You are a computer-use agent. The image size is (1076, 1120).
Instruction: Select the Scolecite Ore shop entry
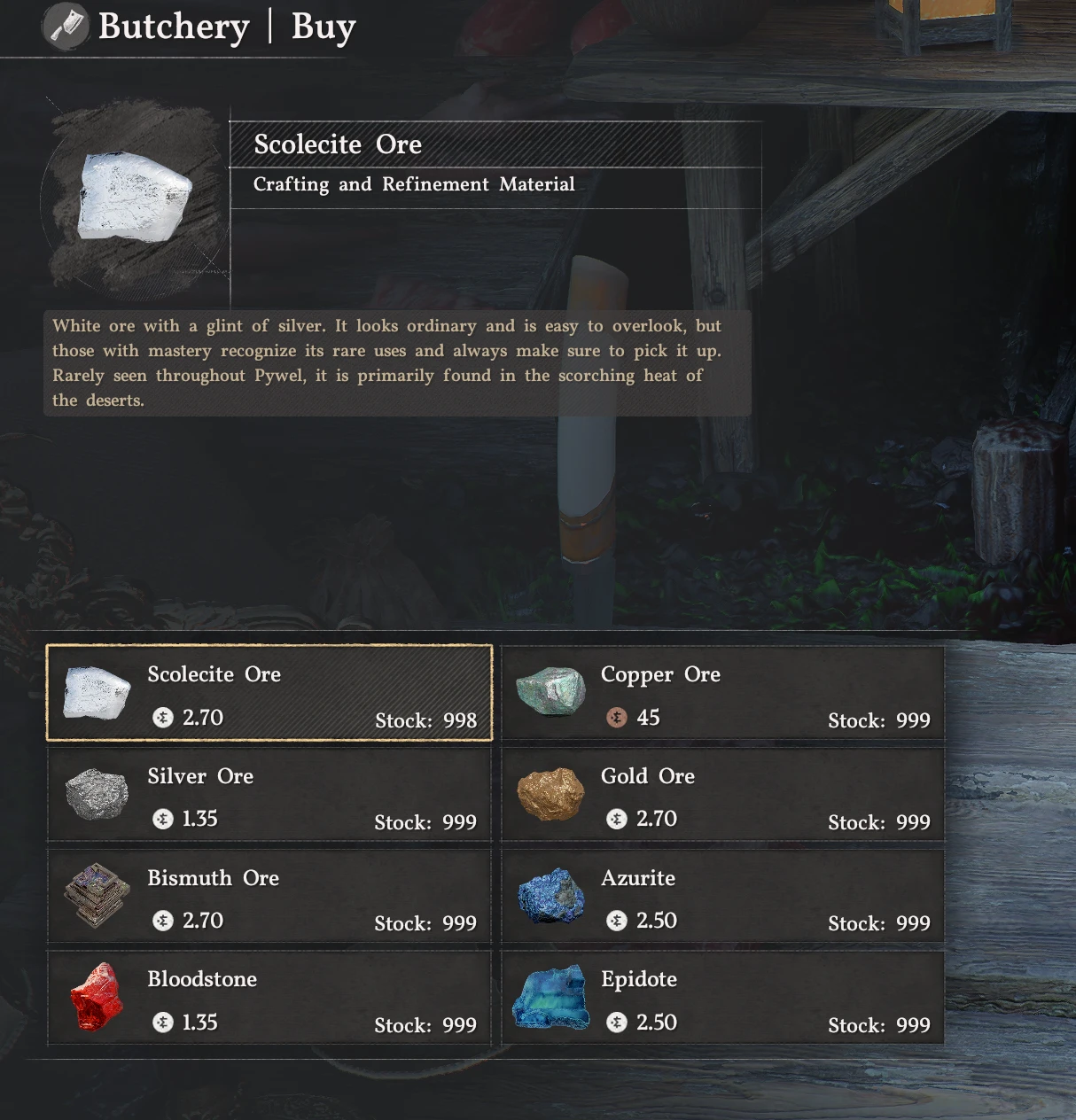[x=269, y=693]
